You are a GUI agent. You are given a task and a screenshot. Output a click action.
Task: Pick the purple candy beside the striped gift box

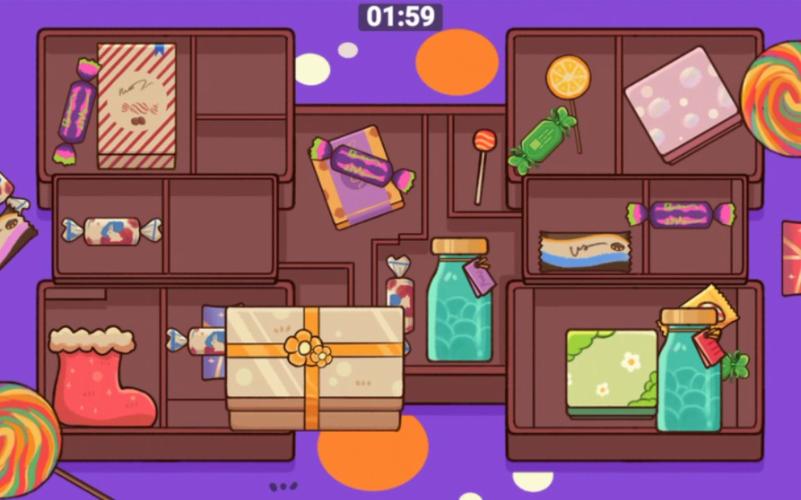tap(76, 111)
